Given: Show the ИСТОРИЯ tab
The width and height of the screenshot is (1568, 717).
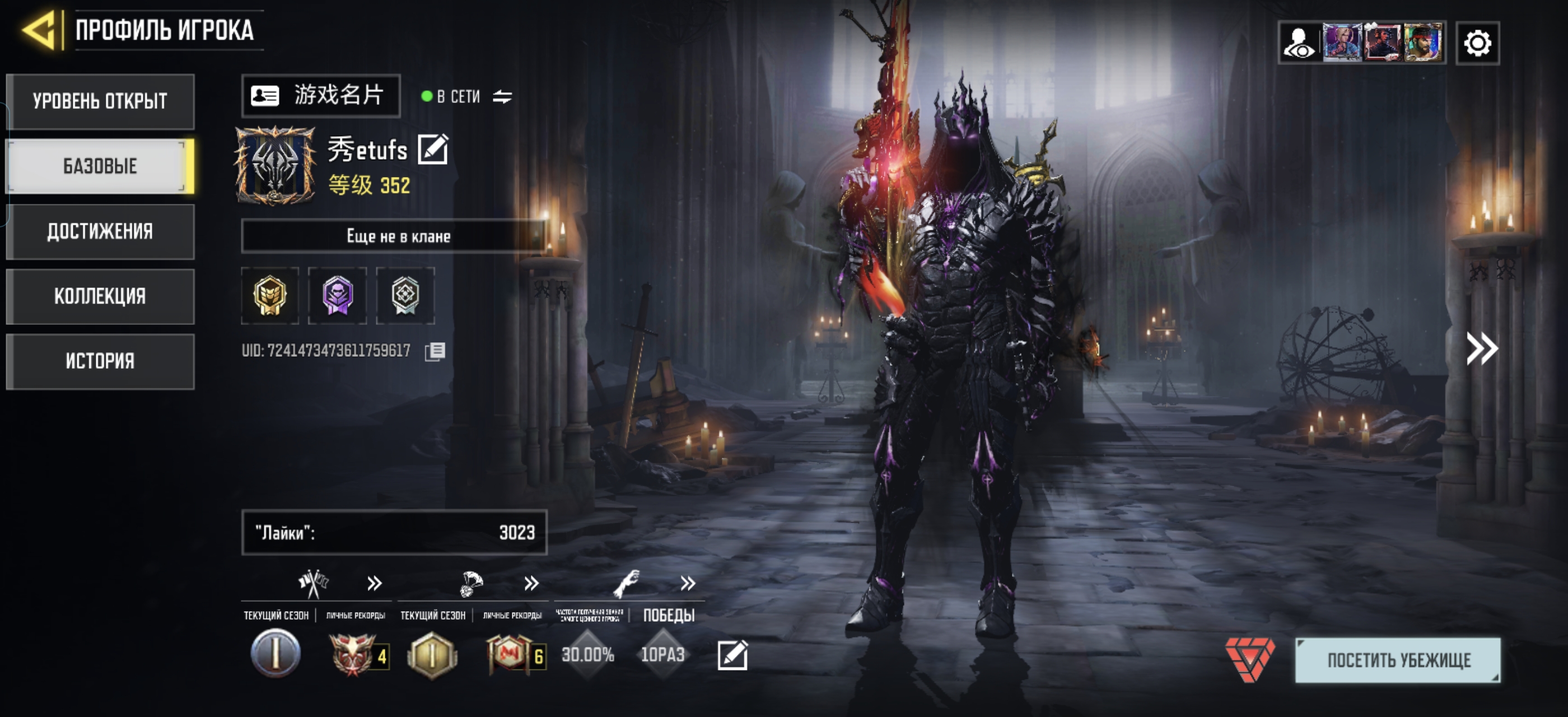Looking at the screenshot, I should click(x=100, y=361).
